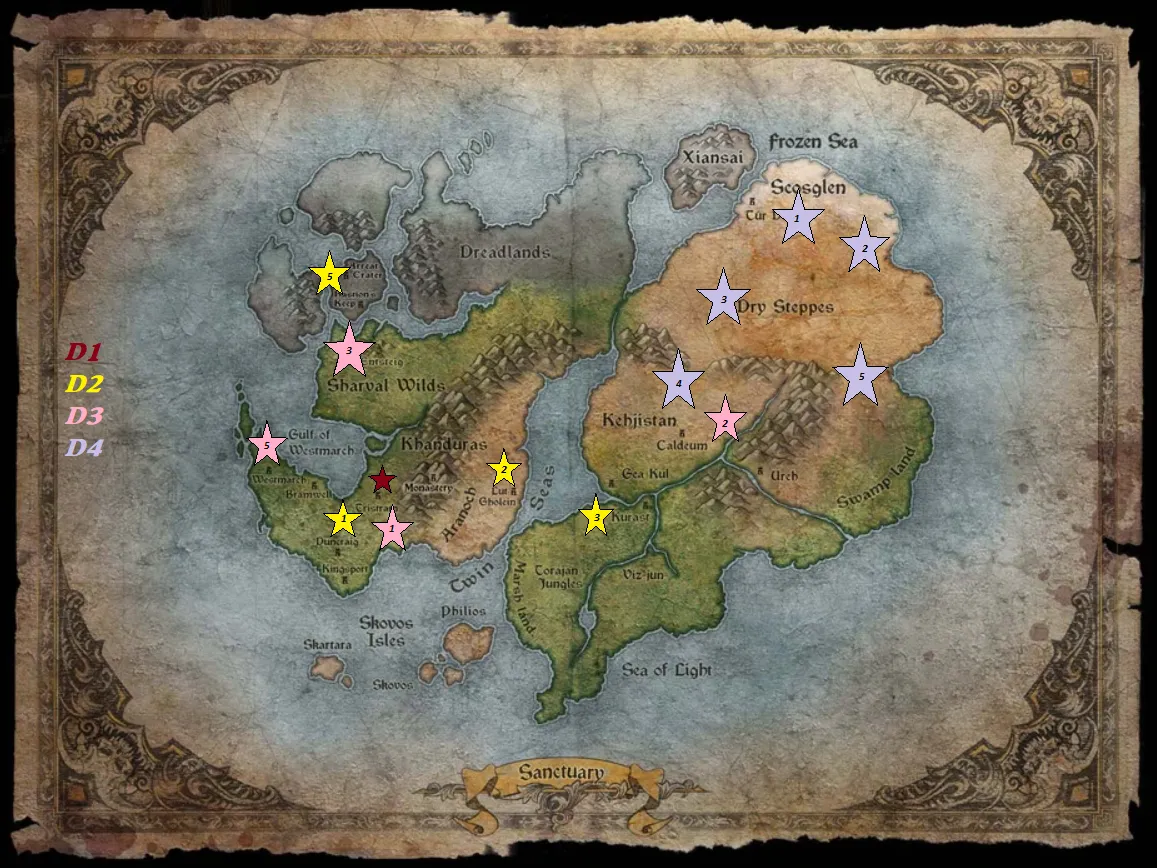
Task: Select lavender star 4 in Kehjistan
Action: pos(679,381)
